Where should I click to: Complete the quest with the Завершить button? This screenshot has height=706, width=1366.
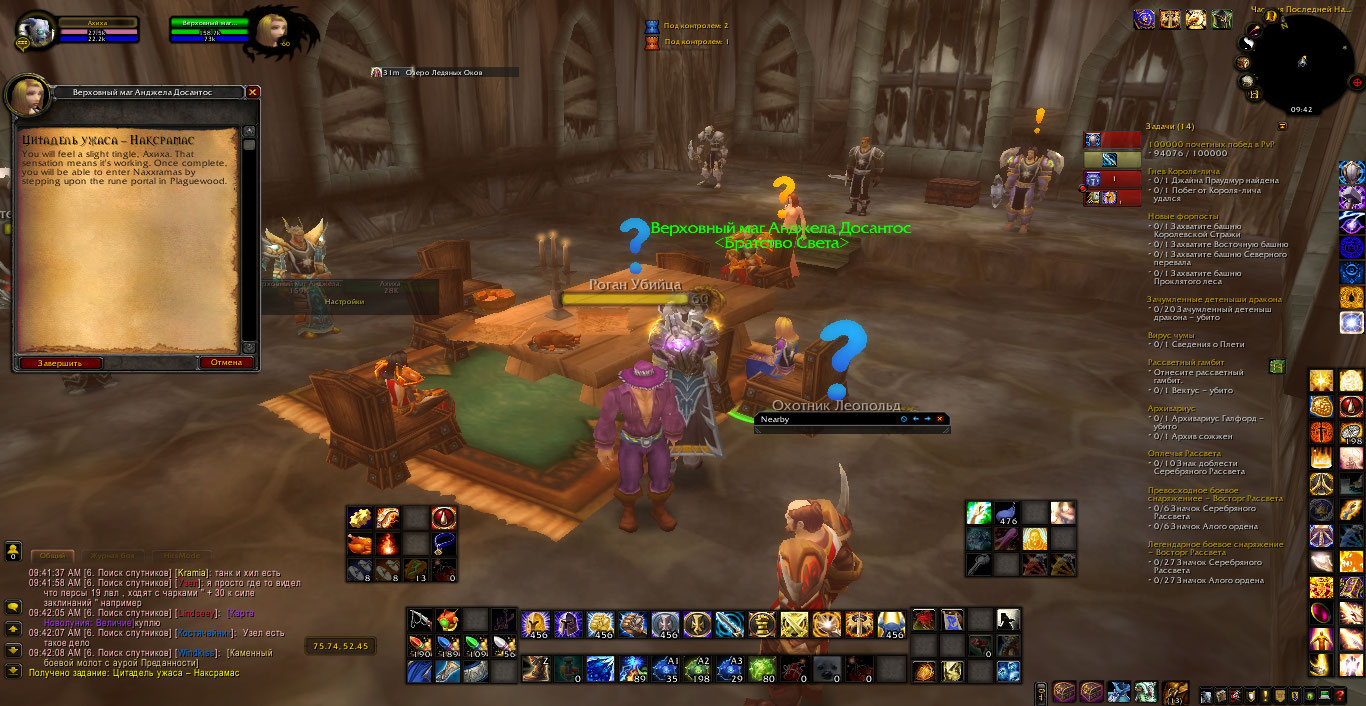click(x=60, y=363)
